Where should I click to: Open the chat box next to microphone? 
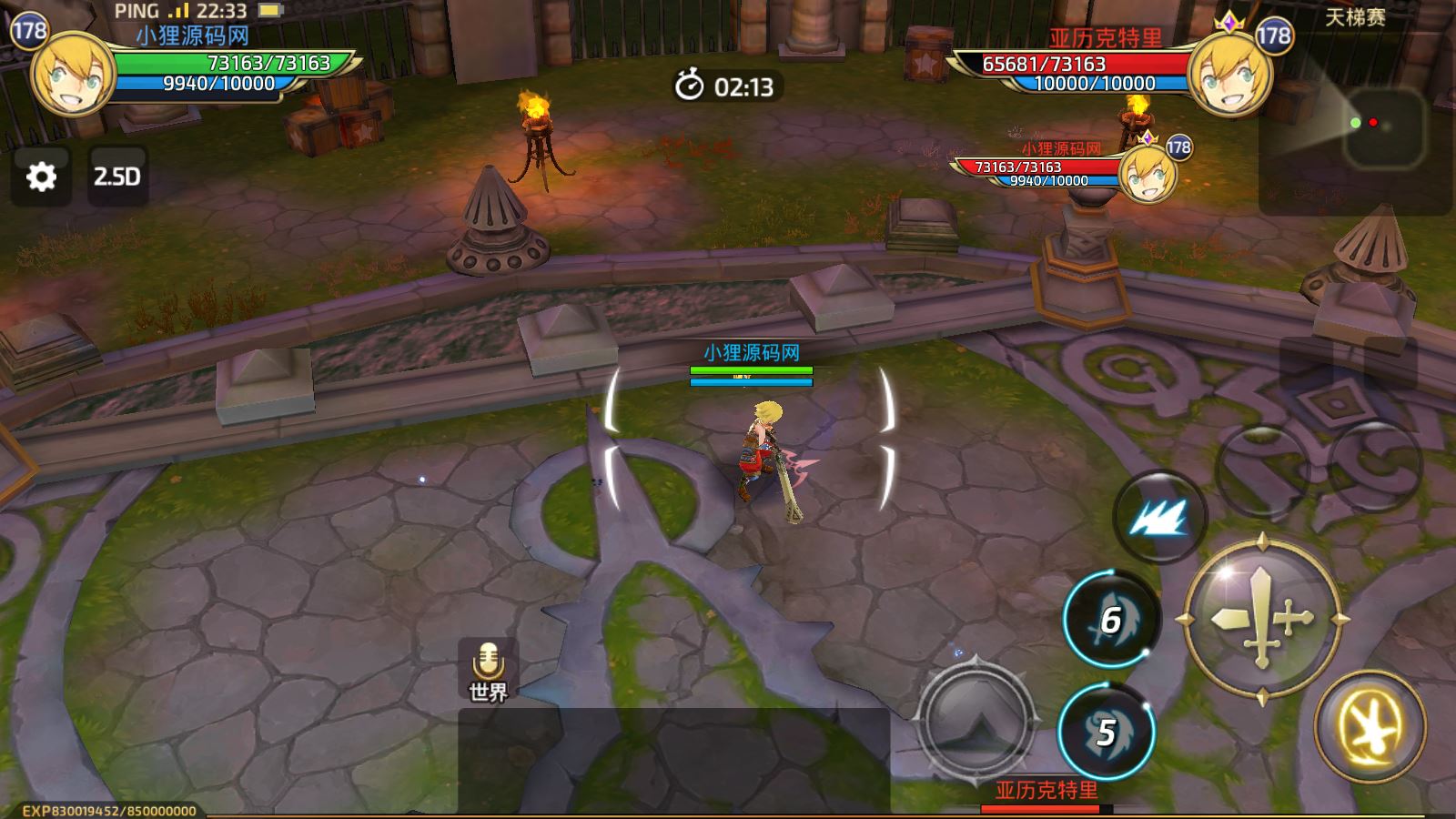pos(673,761)
